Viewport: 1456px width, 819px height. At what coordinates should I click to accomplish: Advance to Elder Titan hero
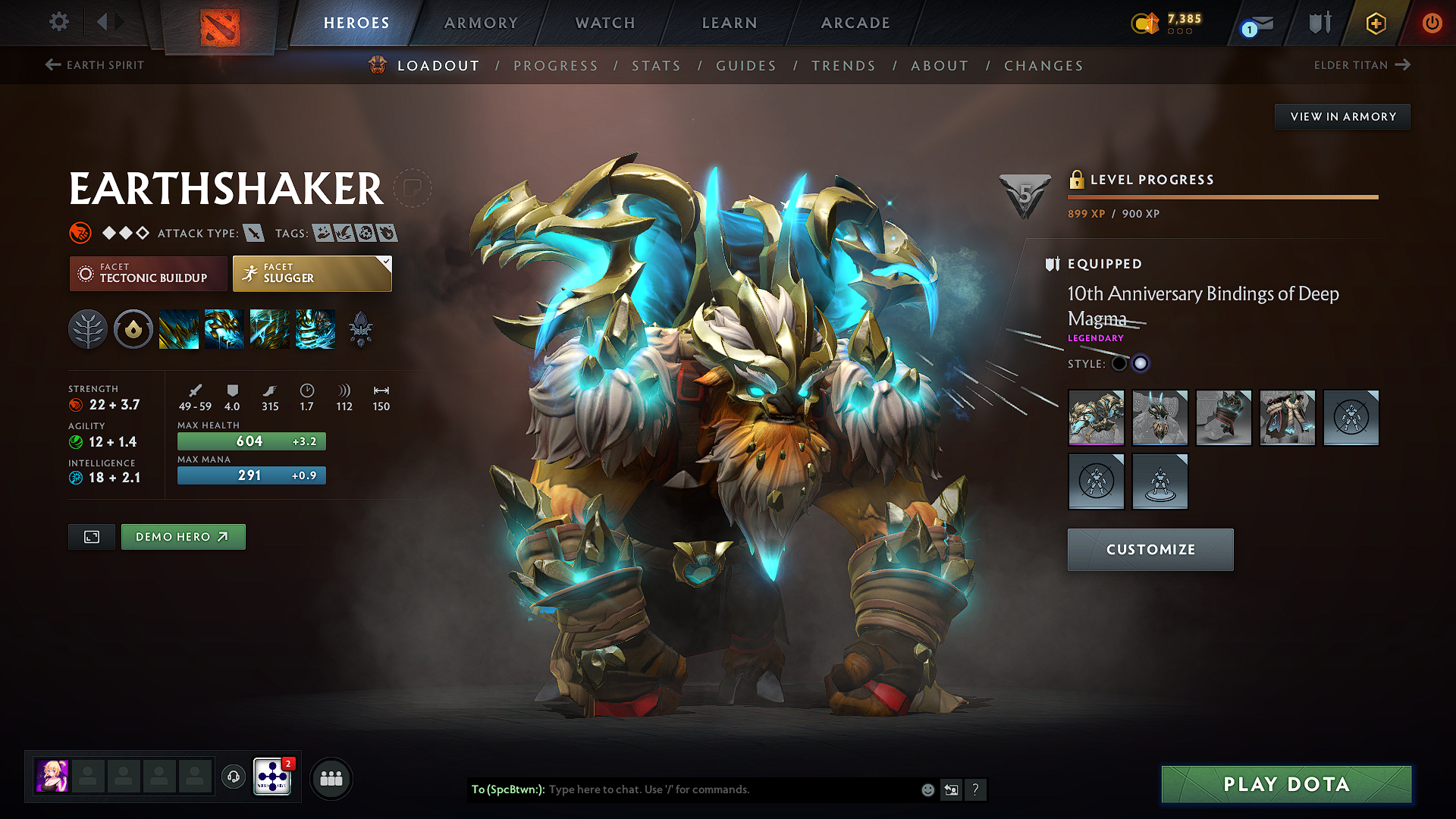pyautogui.click(x=1363, y=65)
